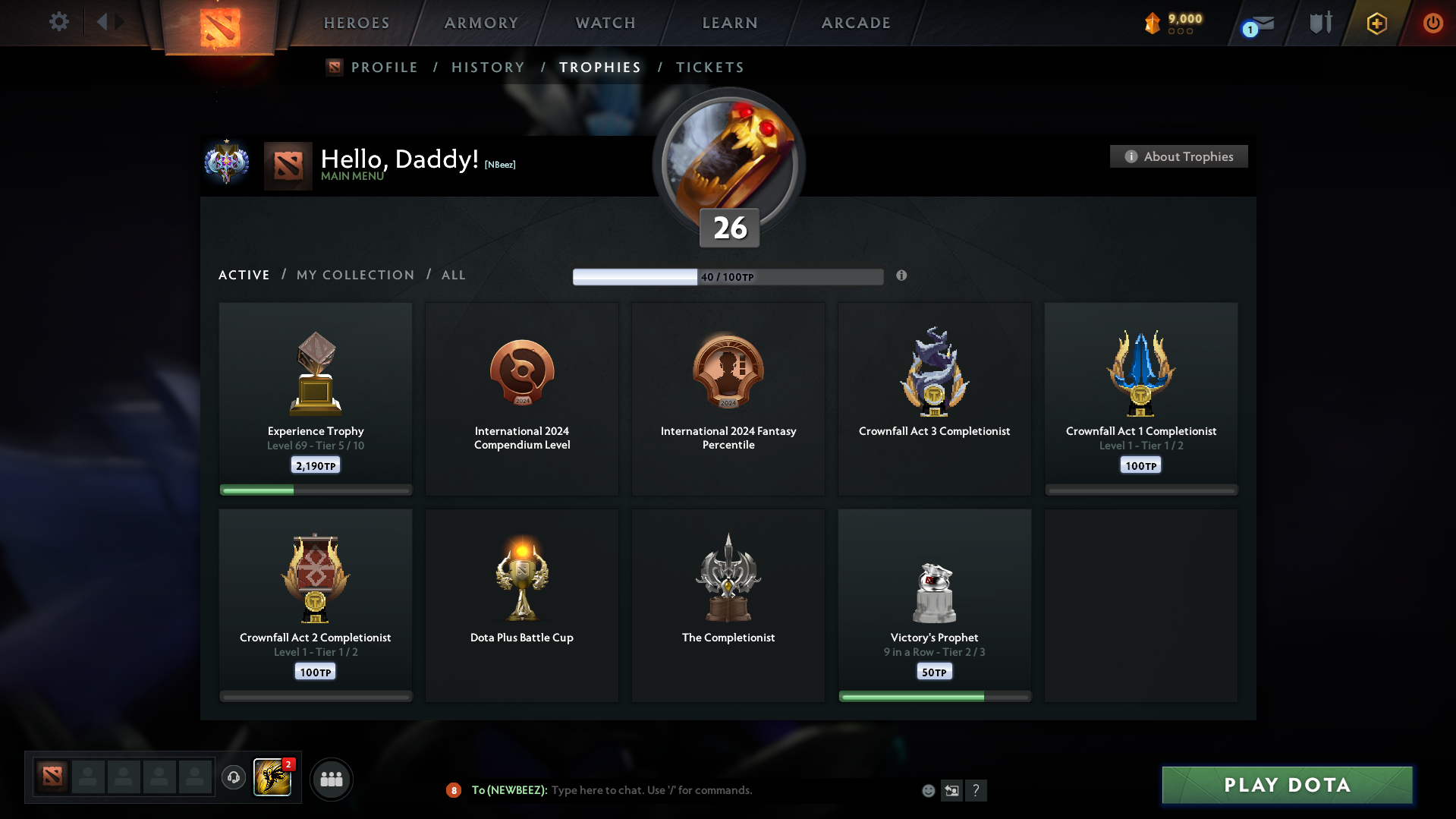This screenshot has height=819, width=1456.
Task: Open the WATCH menu
Action: [x=604, y=23]
